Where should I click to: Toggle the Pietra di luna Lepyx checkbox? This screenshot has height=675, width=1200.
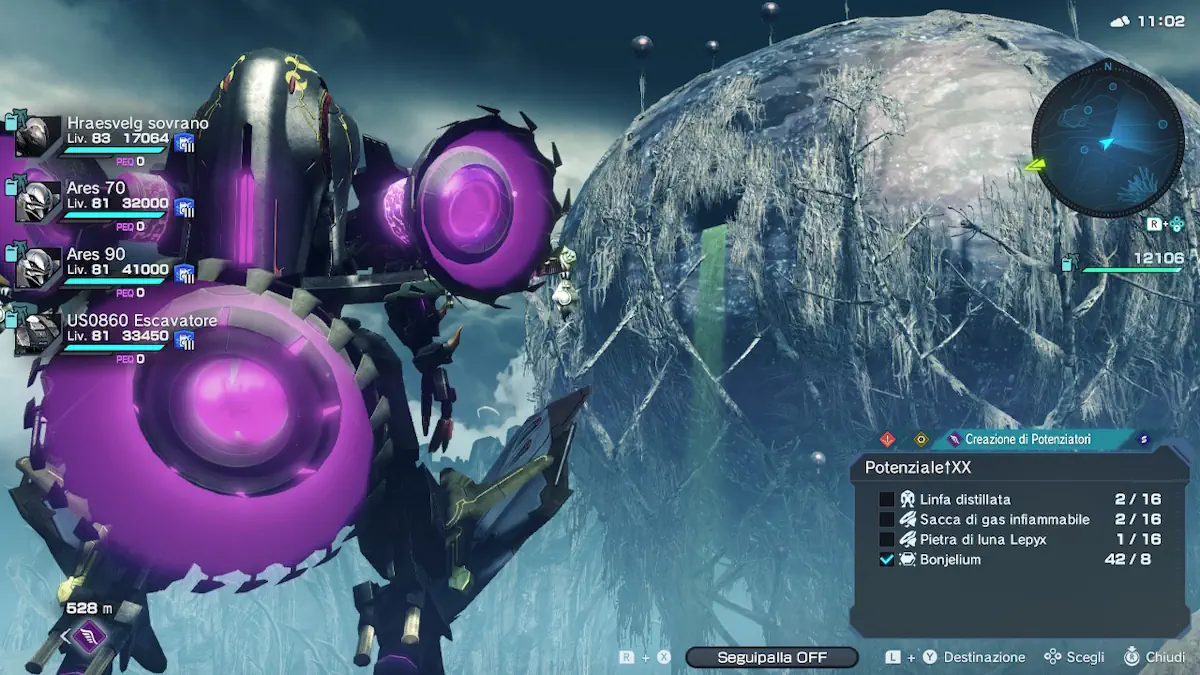pyautogui.click(x=886, y=539)
